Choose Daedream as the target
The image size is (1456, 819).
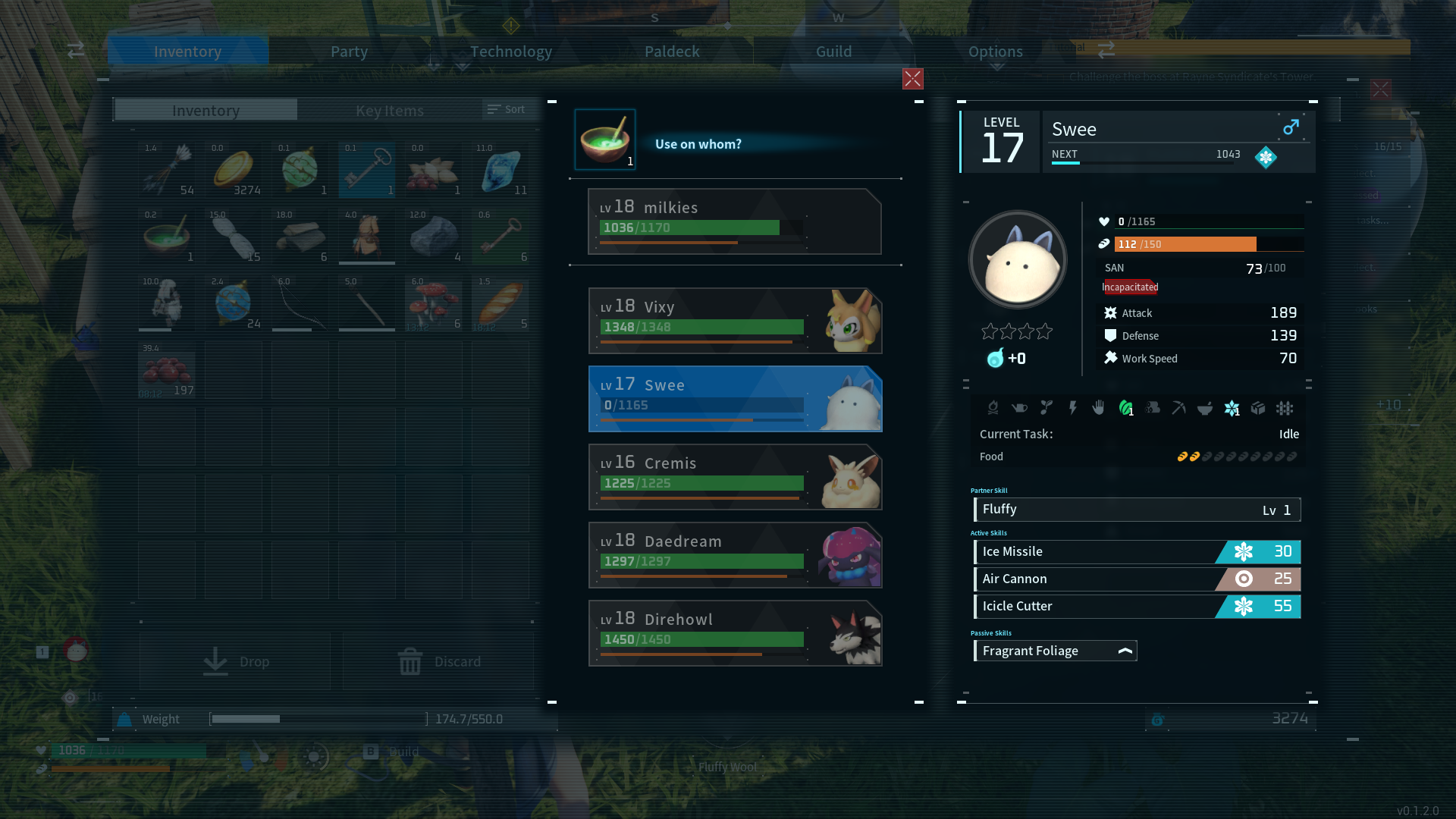pyautogui.click(x=734, y=555)
